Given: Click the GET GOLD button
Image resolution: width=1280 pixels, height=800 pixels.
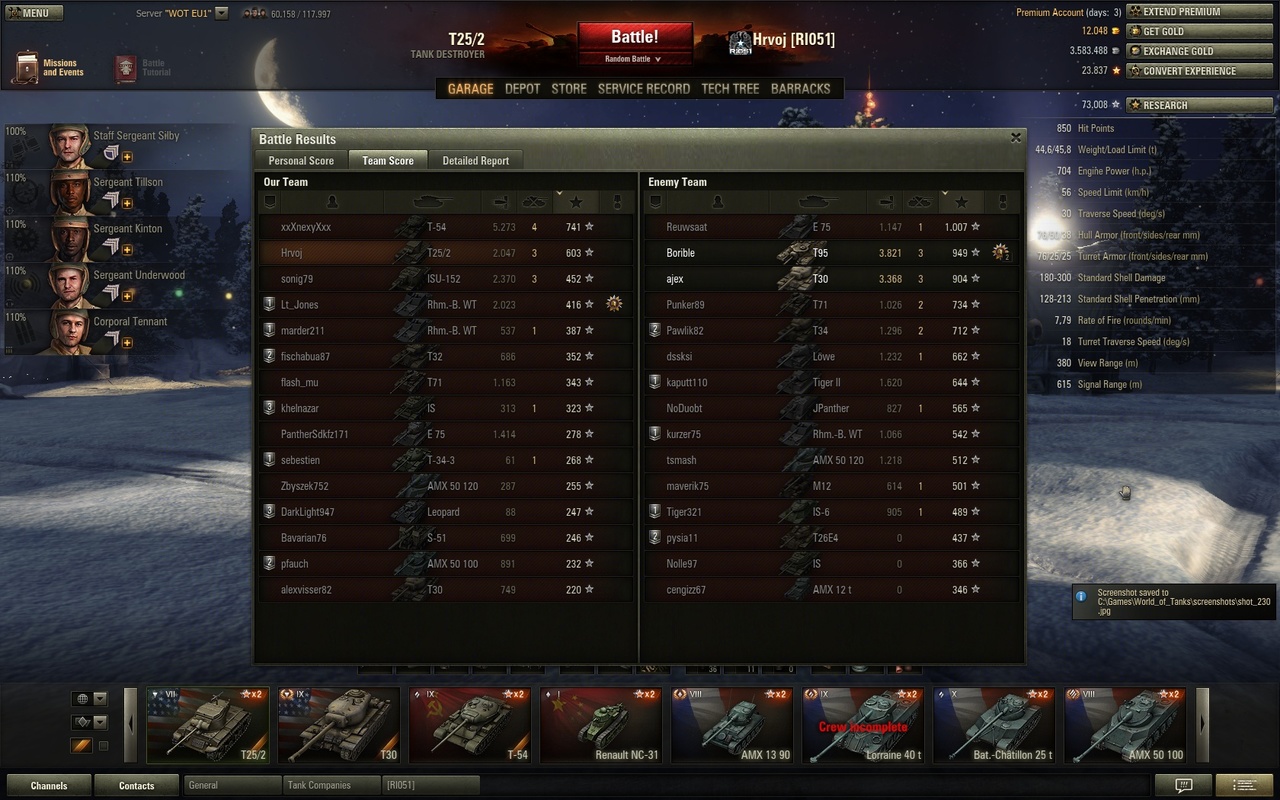Looking at the screenshot, I should click(1179, 31).
